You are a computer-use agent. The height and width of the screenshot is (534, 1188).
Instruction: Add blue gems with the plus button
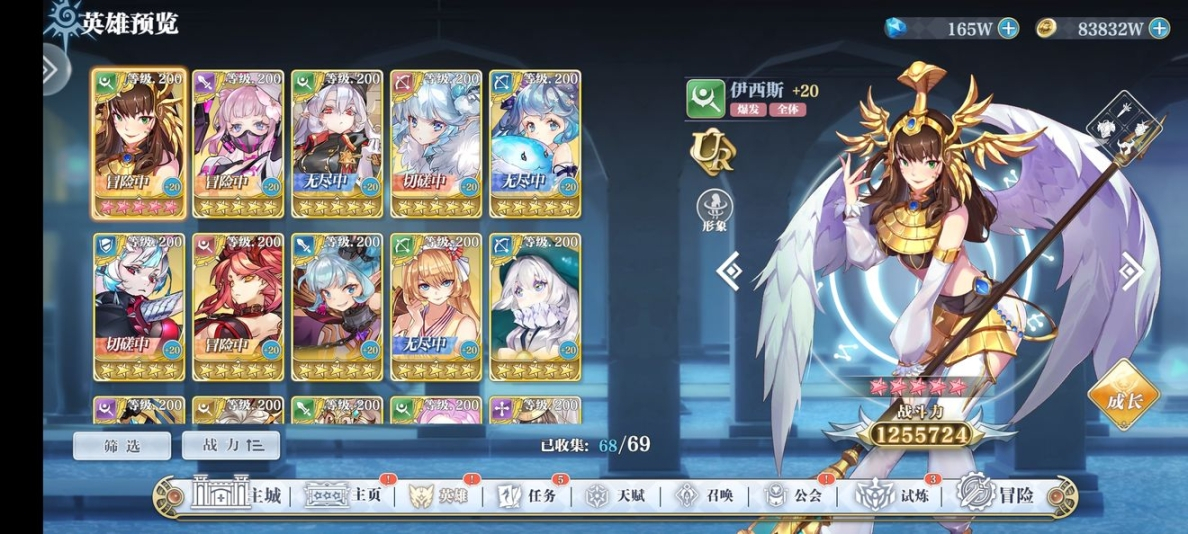1008,28
